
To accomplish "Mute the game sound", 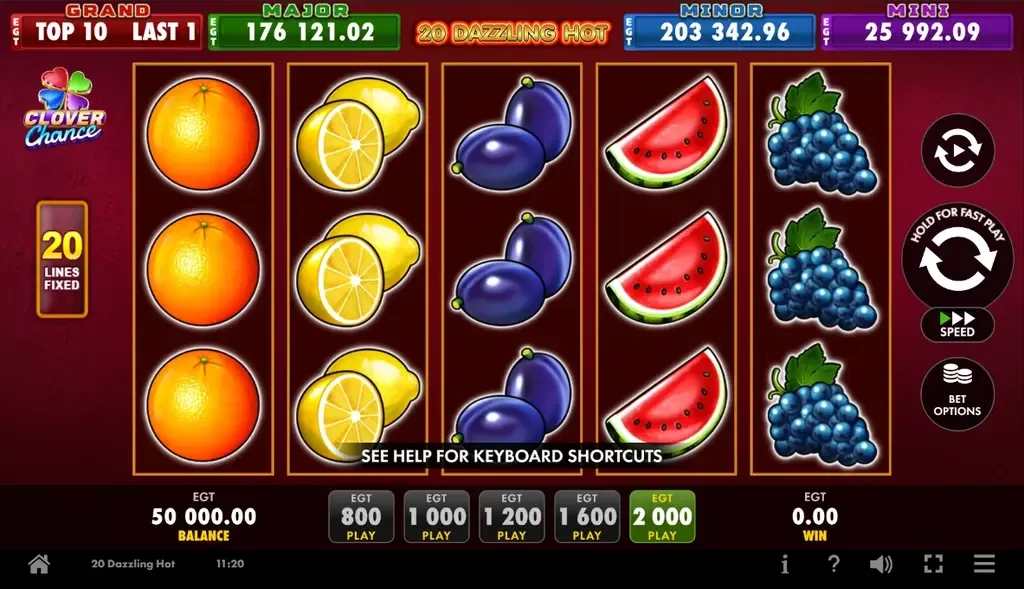I will 881,564.
